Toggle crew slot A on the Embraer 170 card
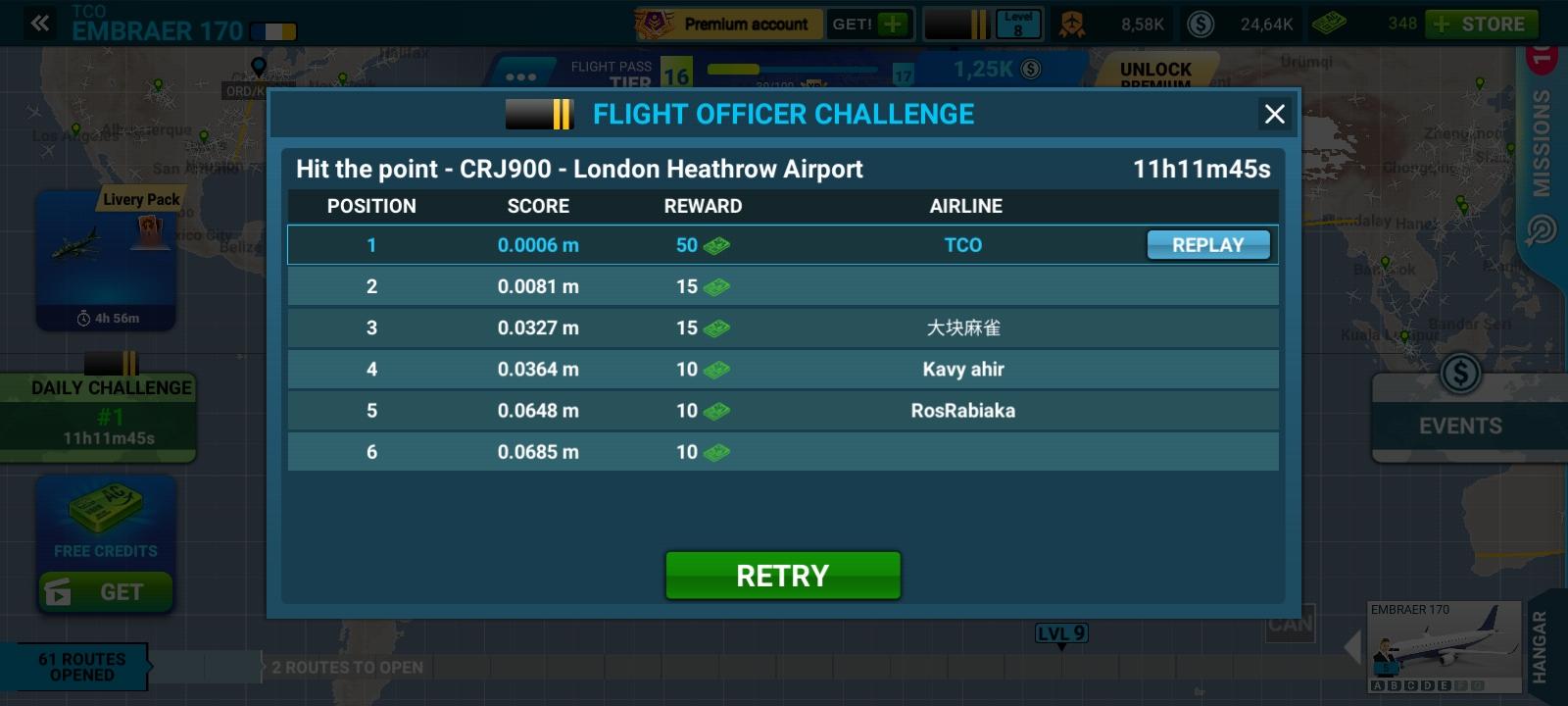Screen dimensions: 1568x706 [1378, 685]
